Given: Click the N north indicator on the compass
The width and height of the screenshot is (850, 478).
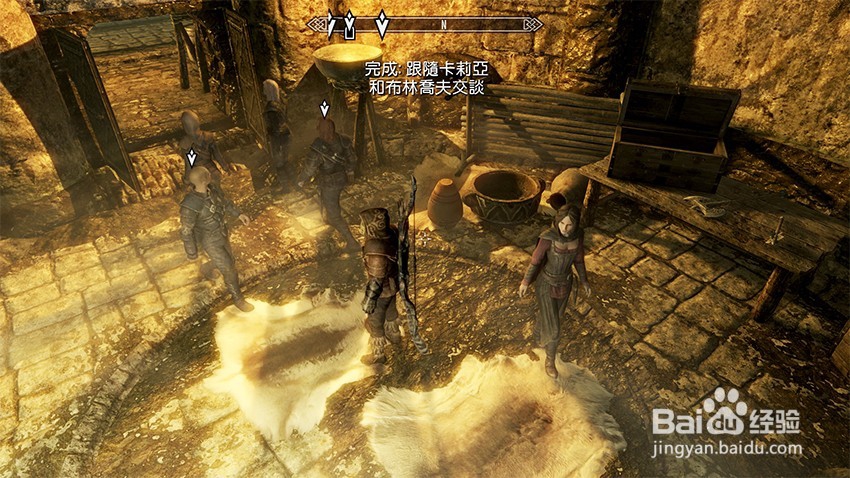Looking at the screenshot, I should pos(443,24).
